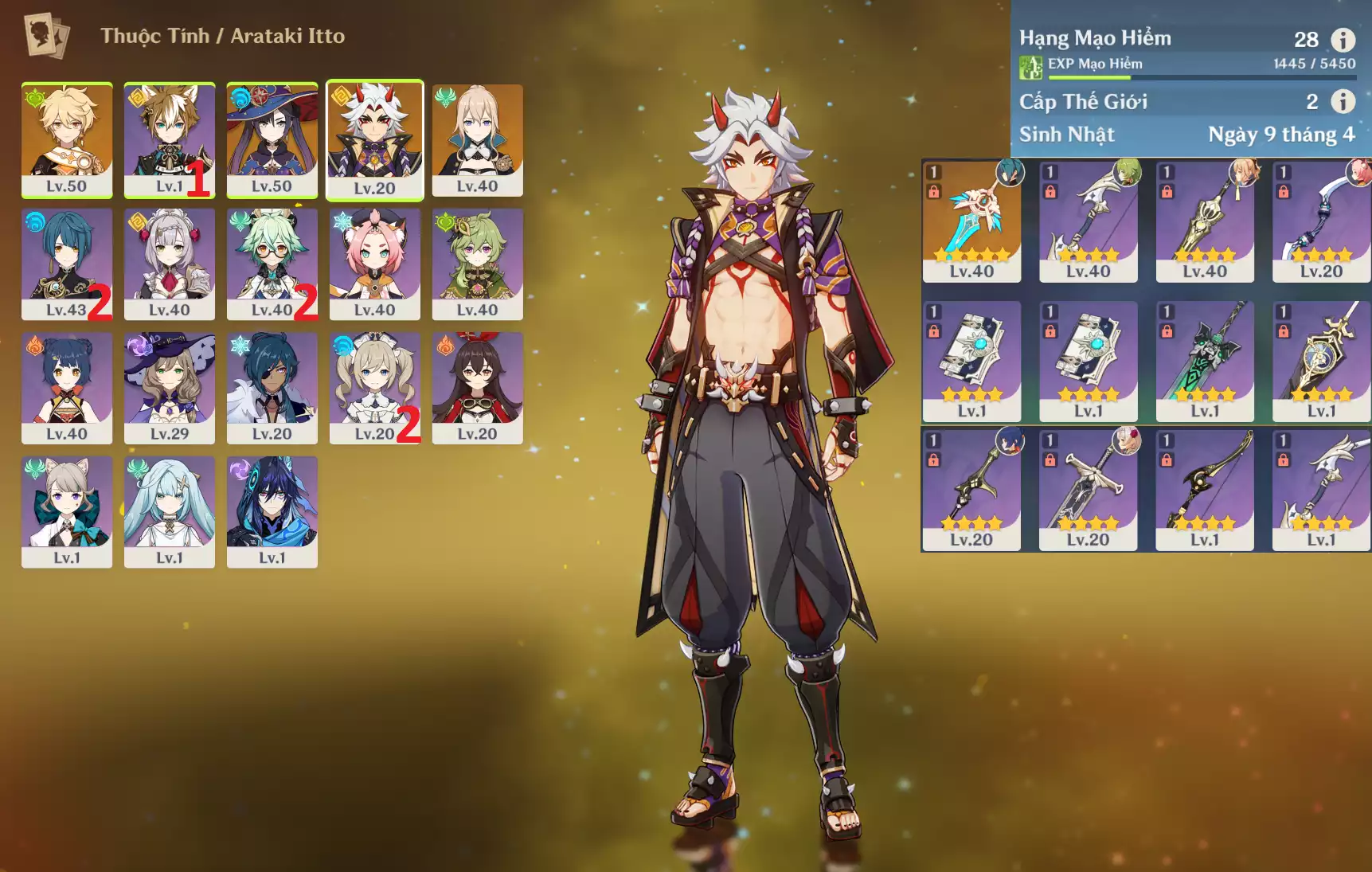Select Lisa's Lv.29 portrait
This screenshot has width=1372, height=872.
[x=169, y=388]
